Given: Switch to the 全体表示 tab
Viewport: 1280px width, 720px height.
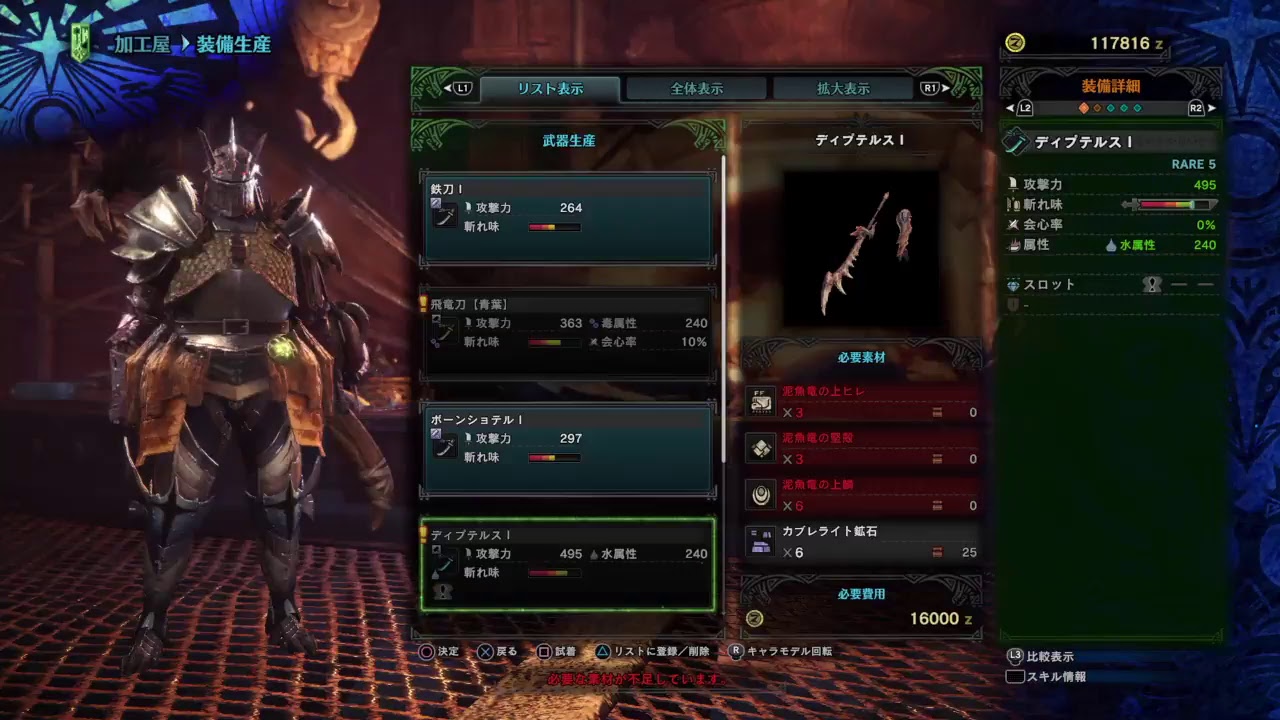Looking at the screenshot, I should (x=697, y=87).
